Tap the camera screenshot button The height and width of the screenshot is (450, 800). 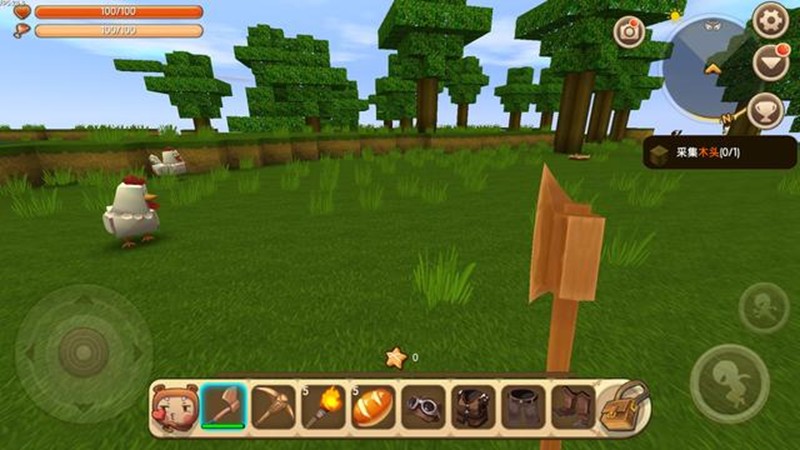coord(629,31)
